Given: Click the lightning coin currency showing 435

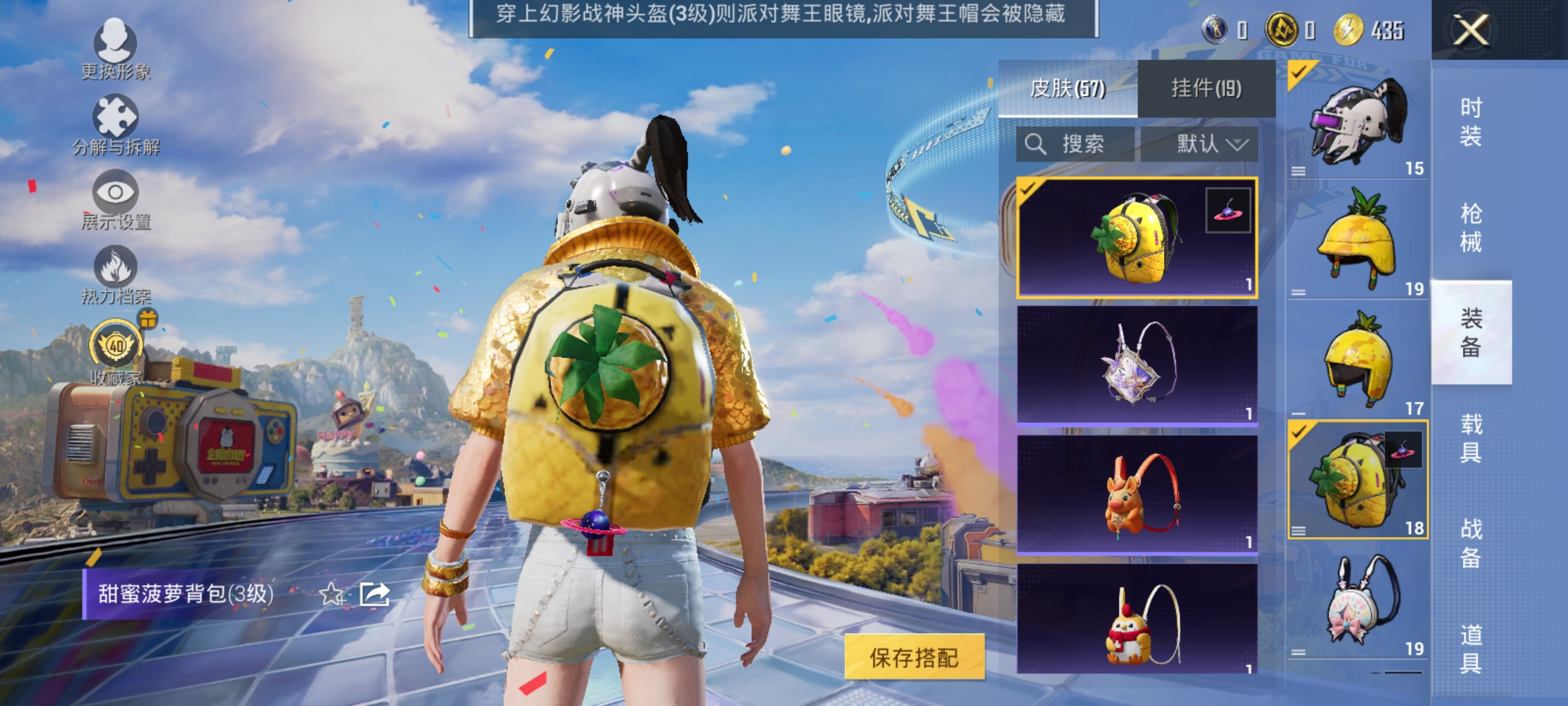Looking at the screenshot, I should (1347, 29).
